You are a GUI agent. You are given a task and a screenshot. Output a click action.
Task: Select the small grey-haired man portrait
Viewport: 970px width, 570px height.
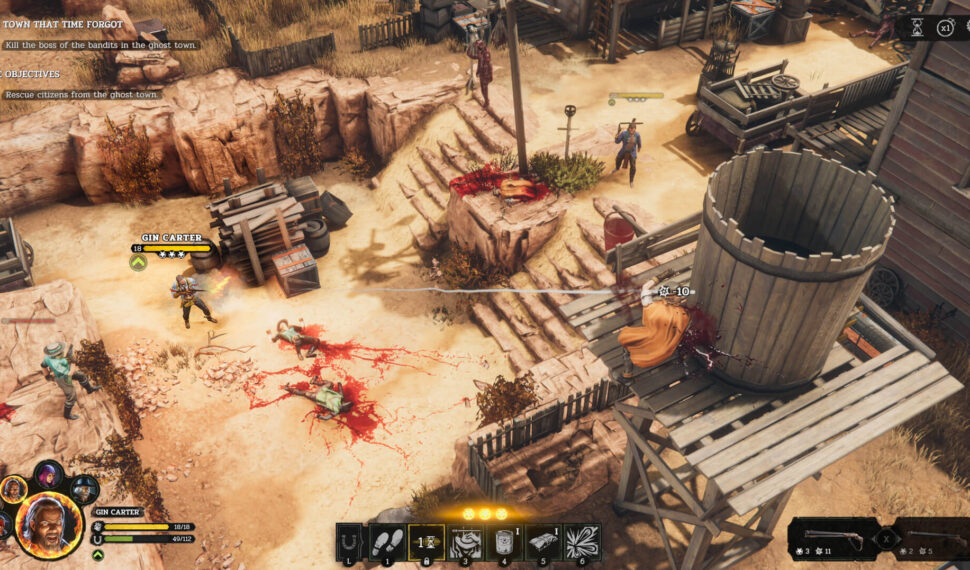[x=13, y=489]
